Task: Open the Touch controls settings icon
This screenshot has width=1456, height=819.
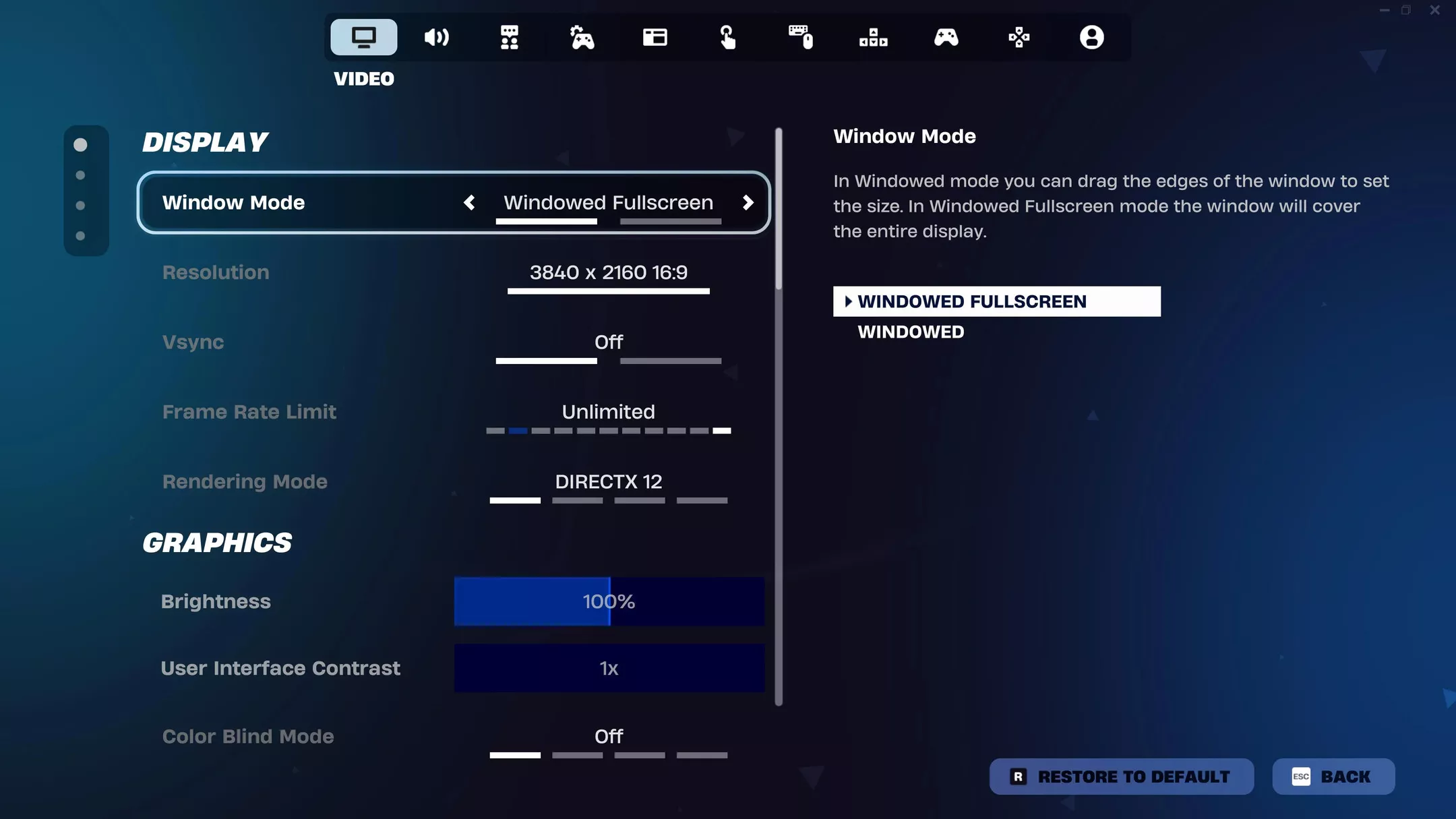Action: click(x=729, y=38)
